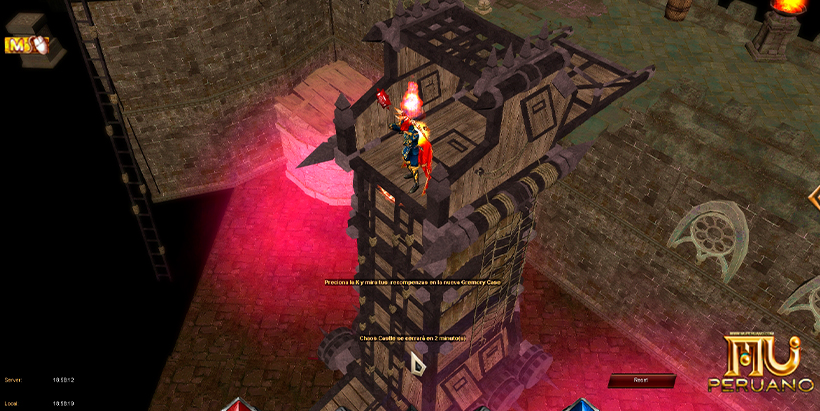Screen dimensions: 820x411
Task: Expand the orange arrow side panel
Action: point(813,198)
